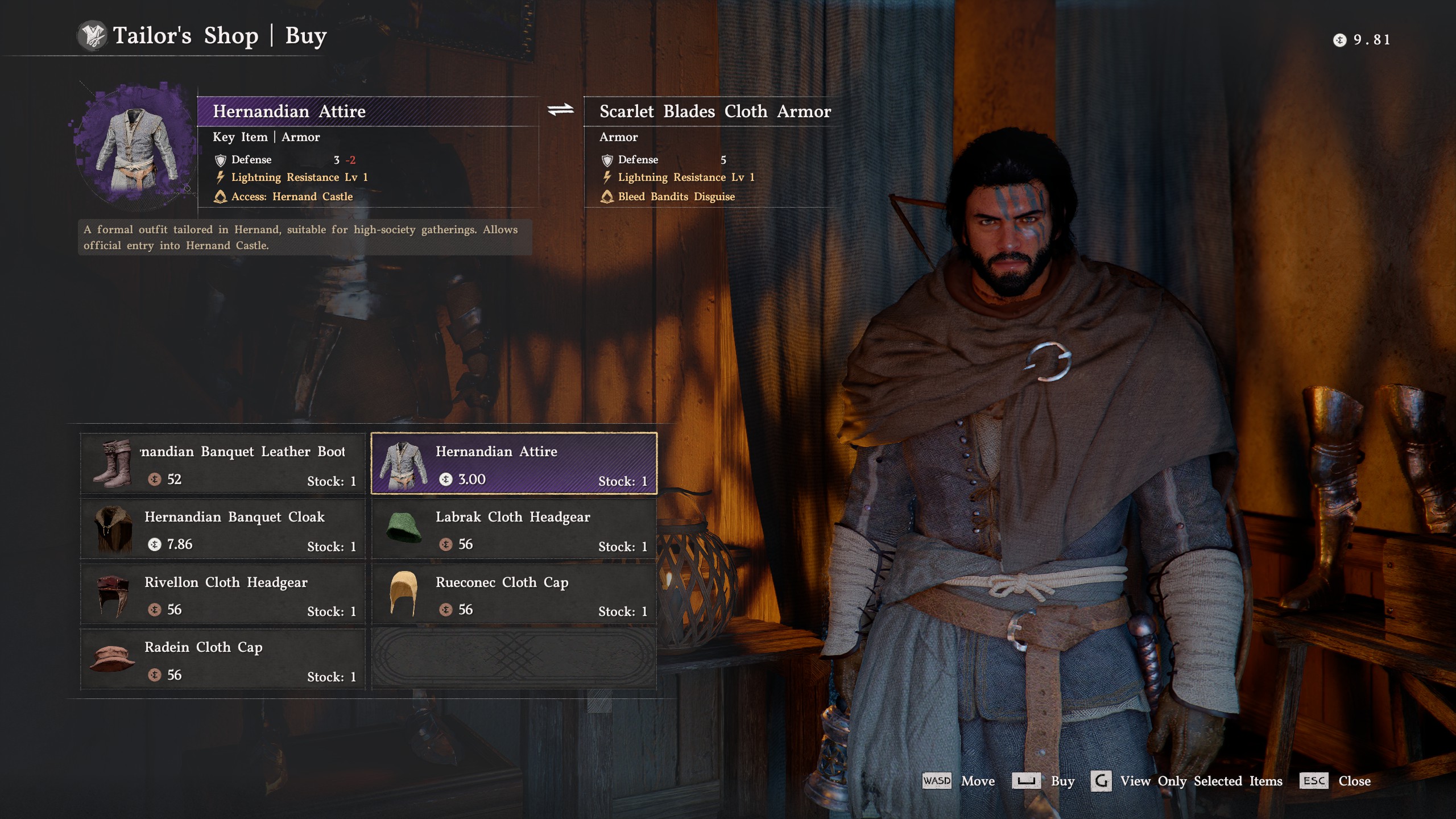Select the Rivellon Cloth Headgear listing
1456x819 pixels.
pos(222,594)
